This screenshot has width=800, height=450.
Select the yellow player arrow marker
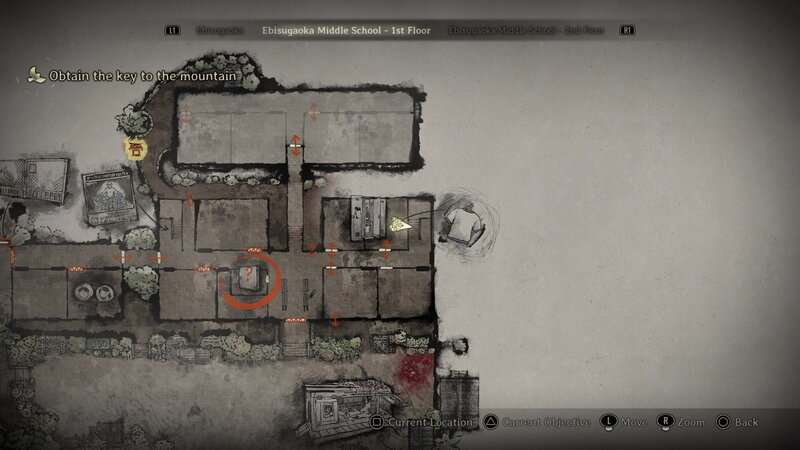401,225
